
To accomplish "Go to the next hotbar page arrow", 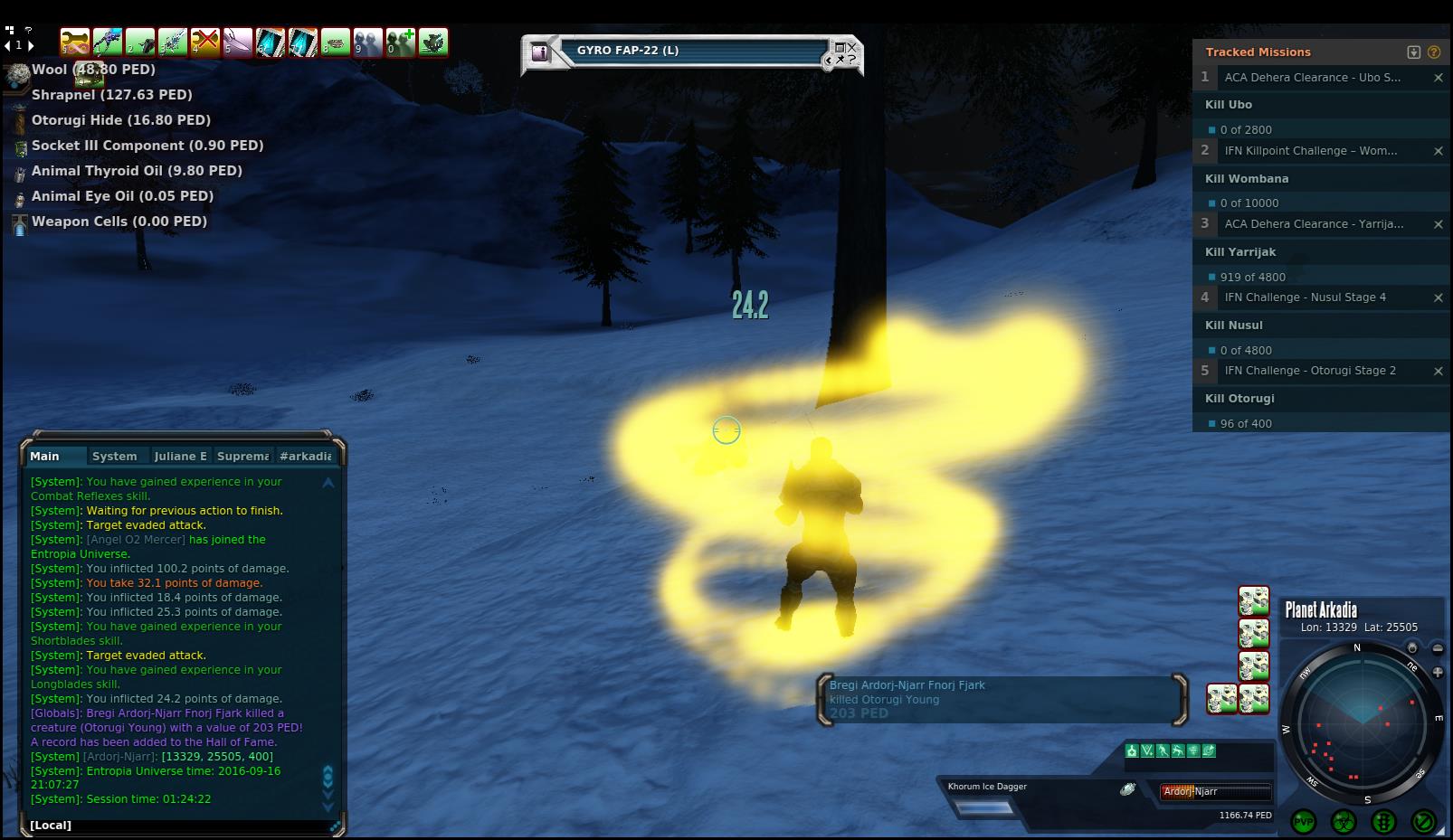I will pos(30,44).
